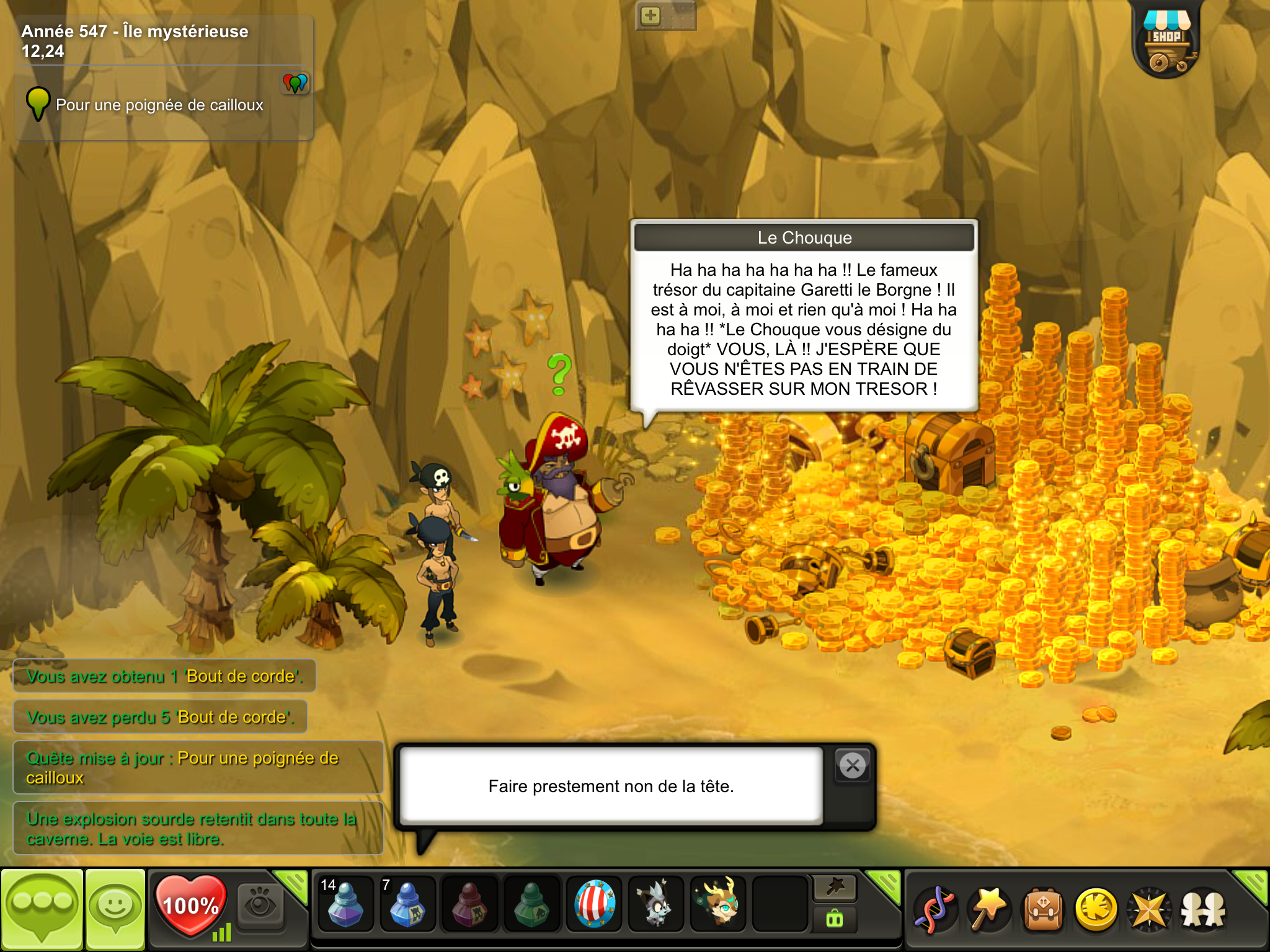The height and width of the screenshot is (952, 1270).
Task: Open the gold kama coin menu
Action: point(1096,909)
